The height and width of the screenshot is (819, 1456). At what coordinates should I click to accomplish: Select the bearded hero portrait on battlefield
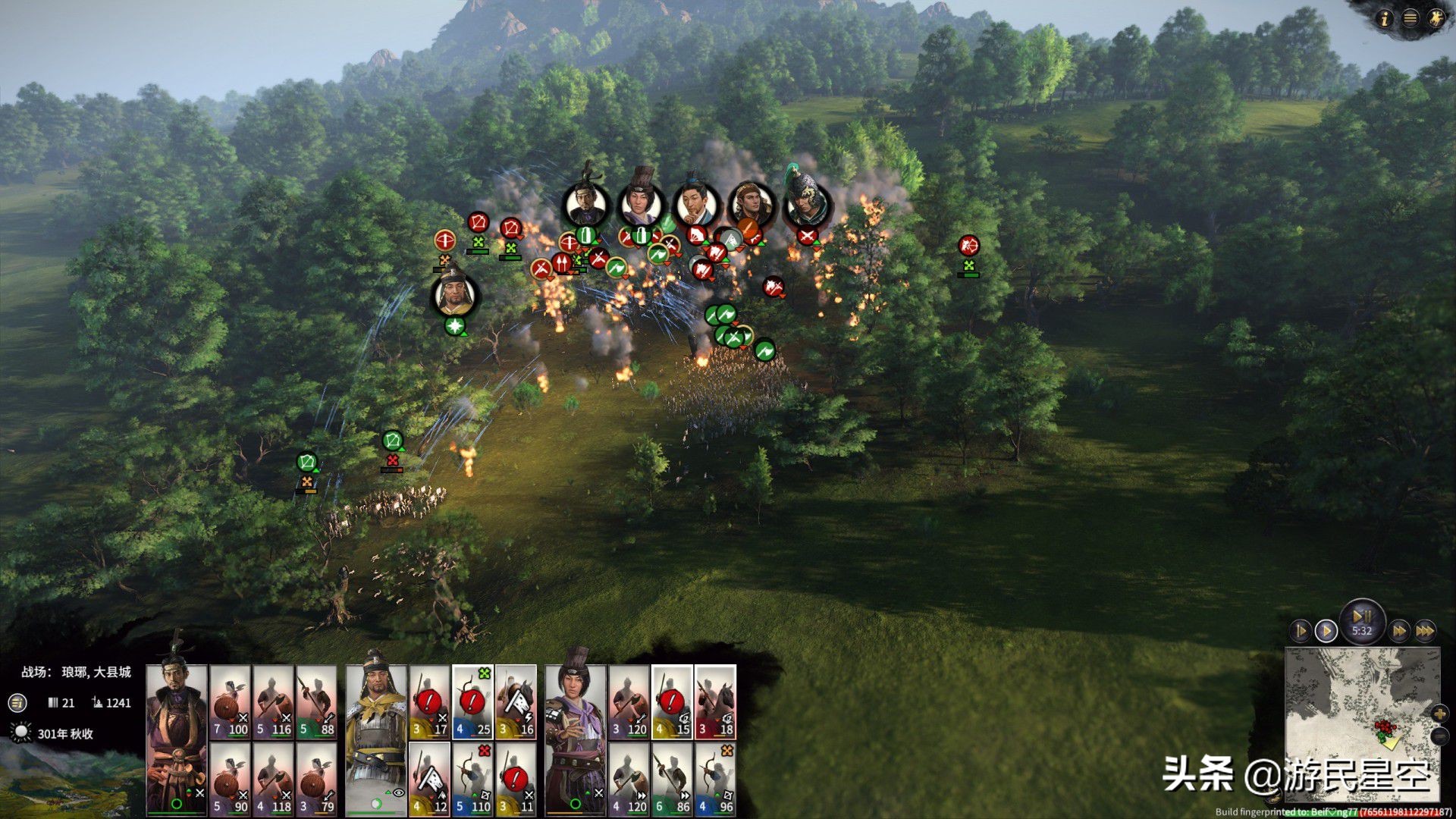click(x=455, y=294)
